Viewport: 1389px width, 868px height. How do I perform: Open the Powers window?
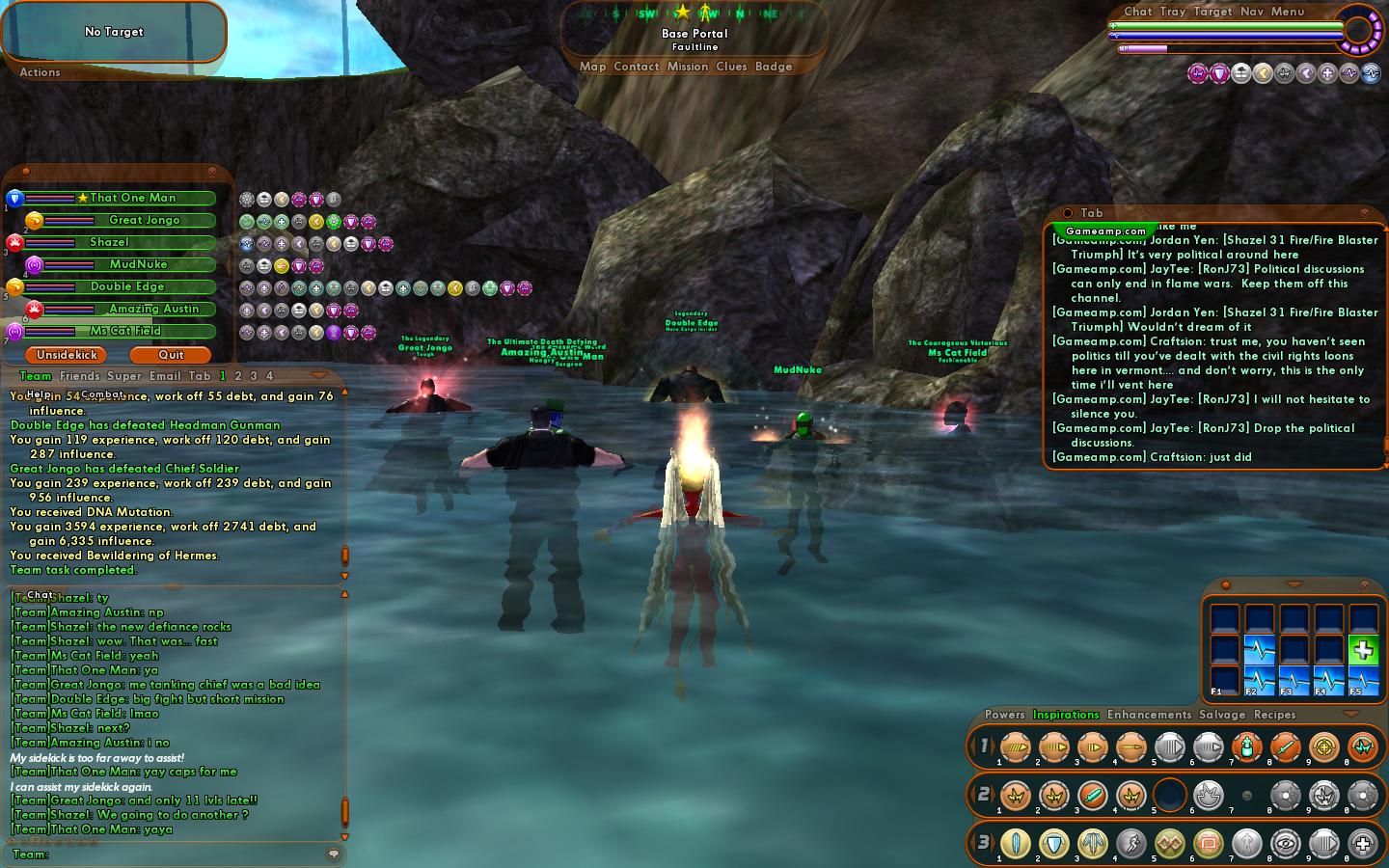tap(1004, 715)
